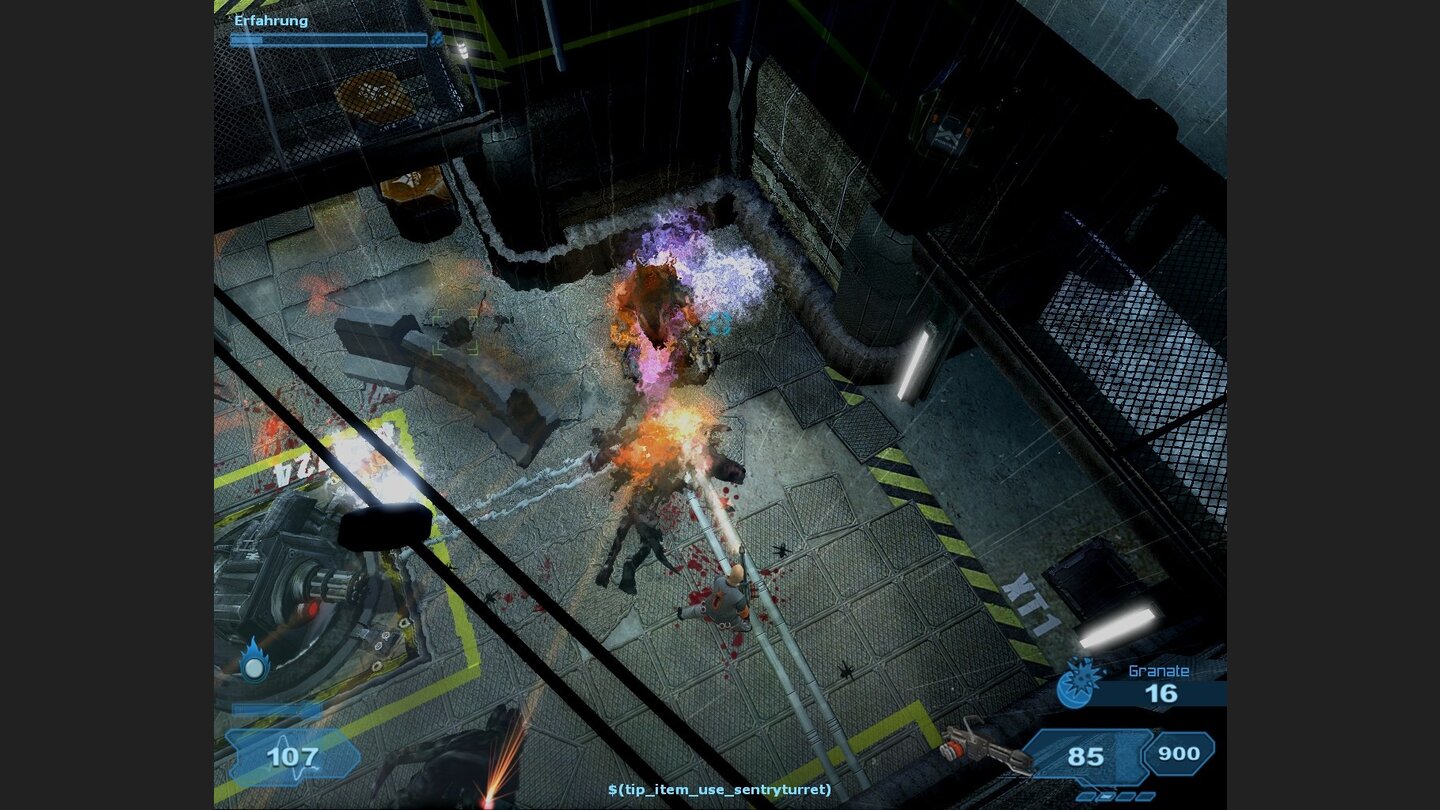The image size is (1440, 810).
Task: Click the "900" reserve ammo counter
Action: pyautogui.click(x=1178, y=756)
